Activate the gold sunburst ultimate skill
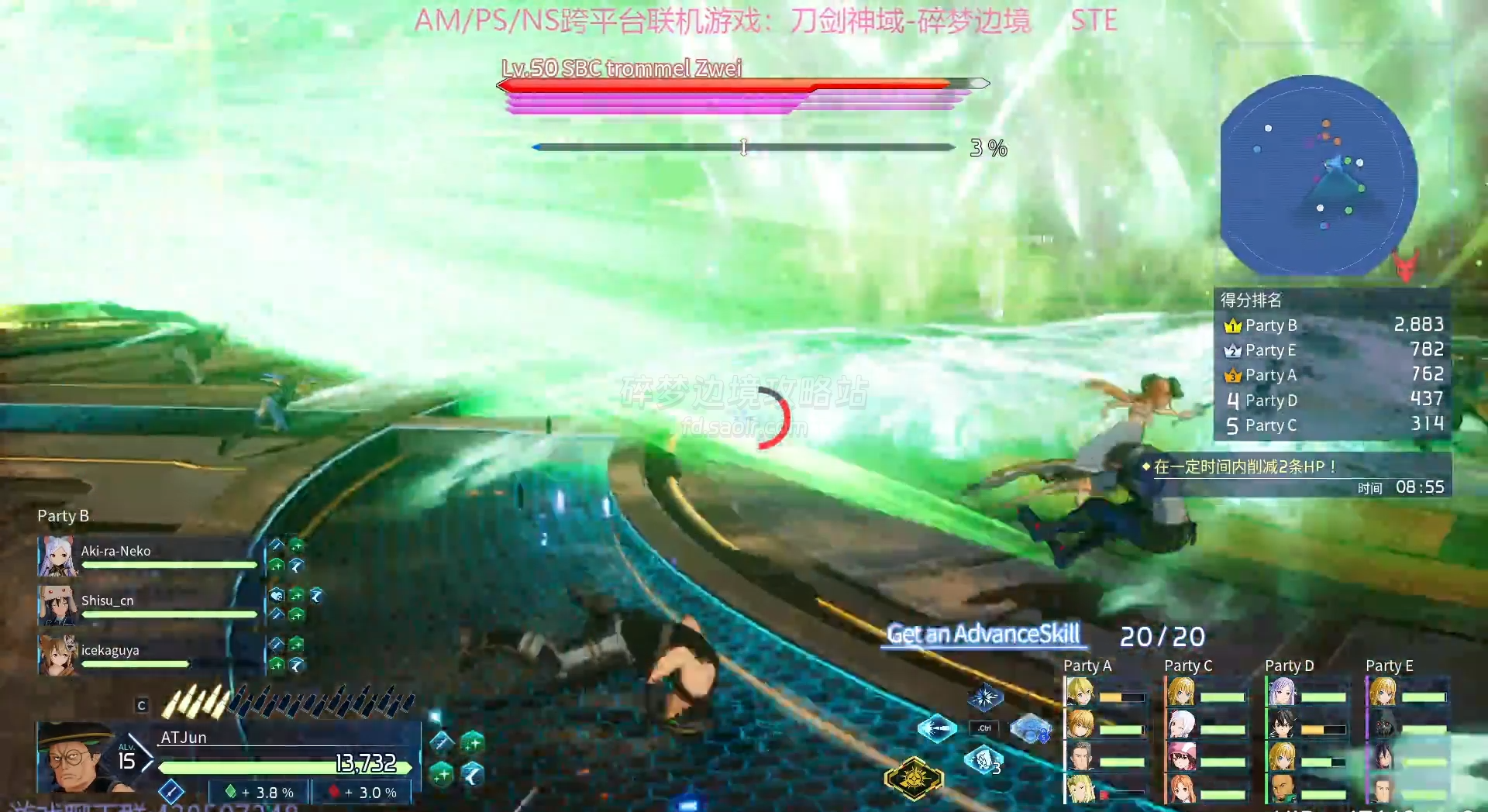The height and width of the screenshot is (812, 1488). tap(914, 777)
